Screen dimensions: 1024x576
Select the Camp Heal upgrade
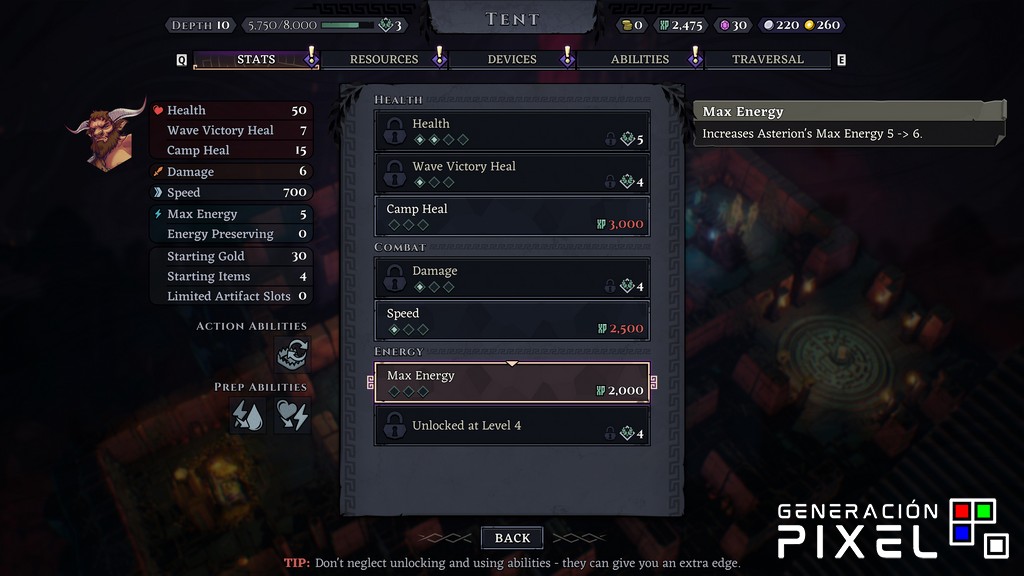coord(512,216)
